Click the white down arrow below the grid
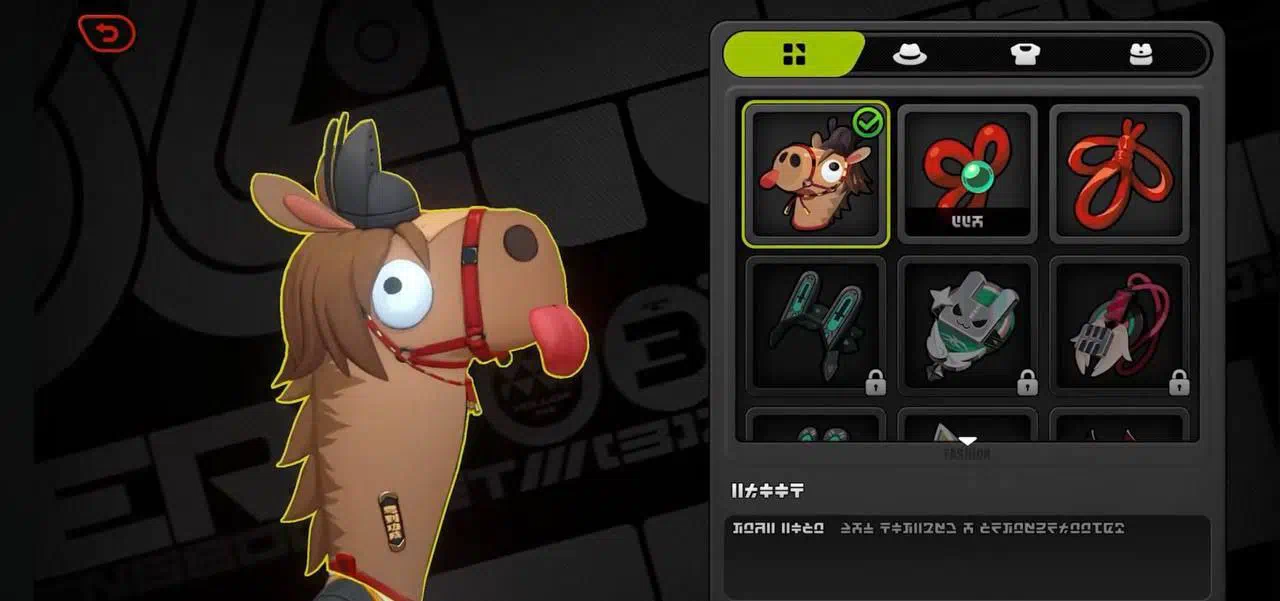 pyautogui.click(x=967, y=440)
